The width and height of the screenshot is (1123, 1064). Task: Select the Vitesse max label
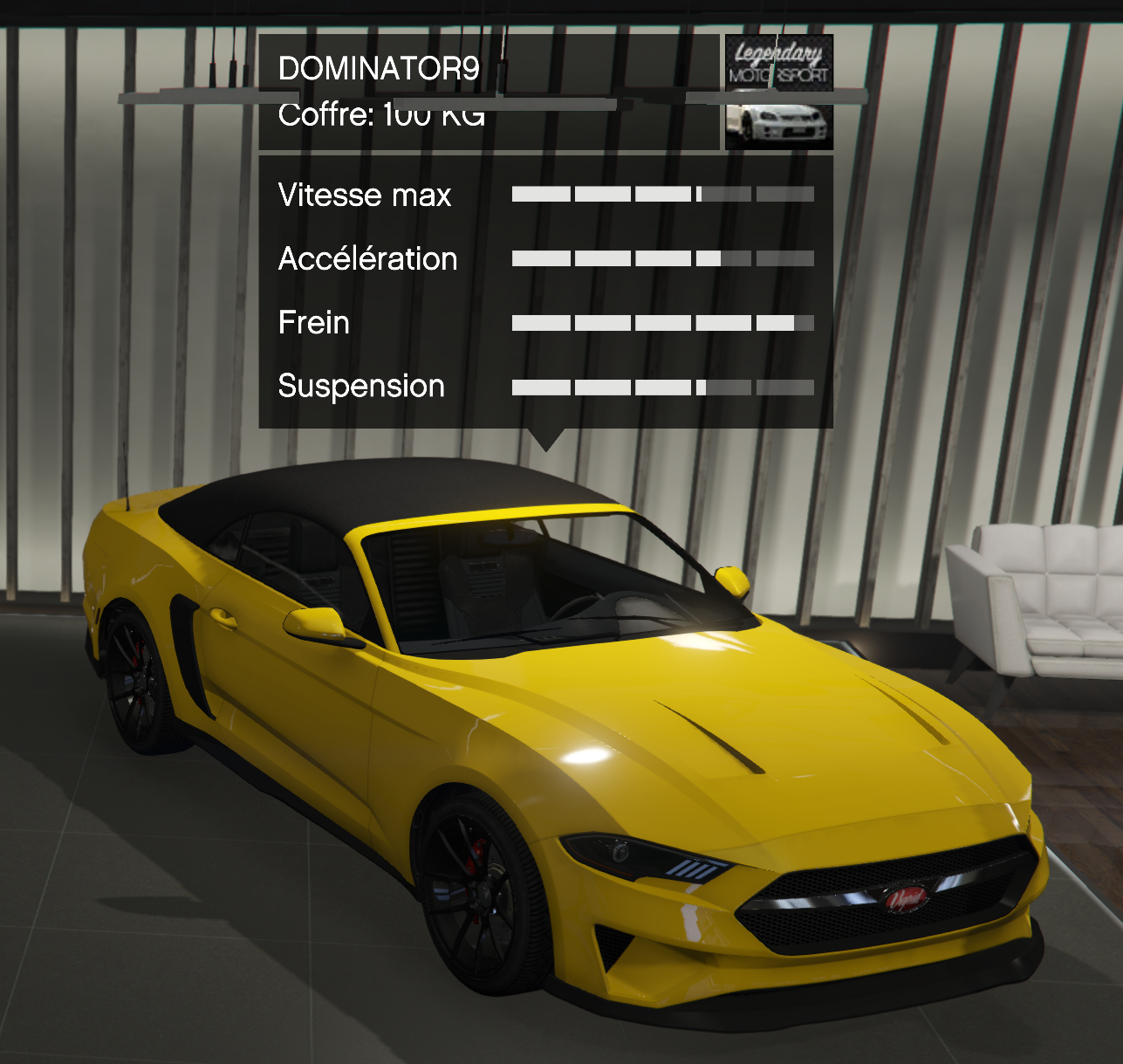[x=364, y=195]
